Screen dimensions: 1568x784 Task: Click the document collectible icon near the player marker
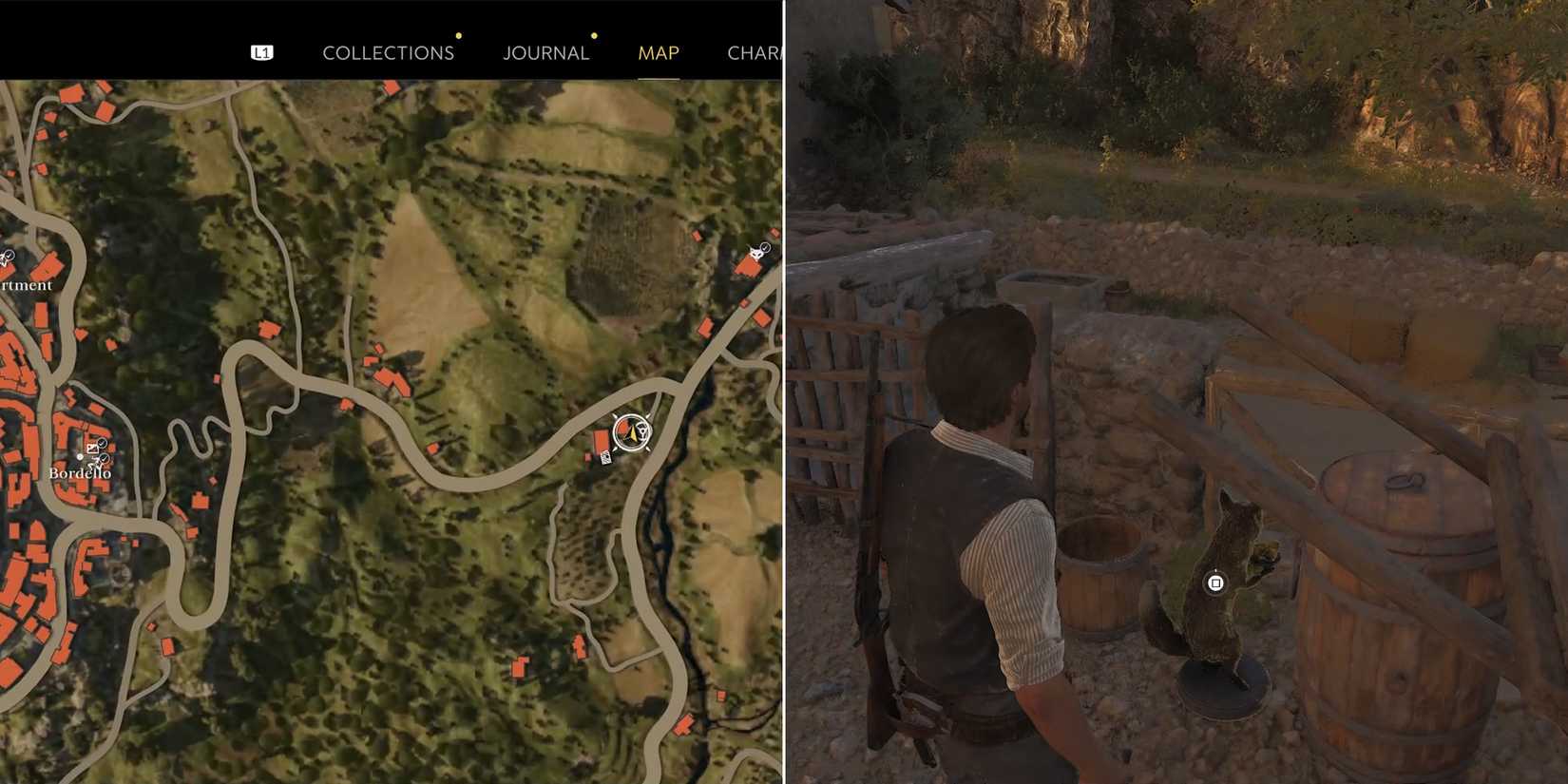606,459
